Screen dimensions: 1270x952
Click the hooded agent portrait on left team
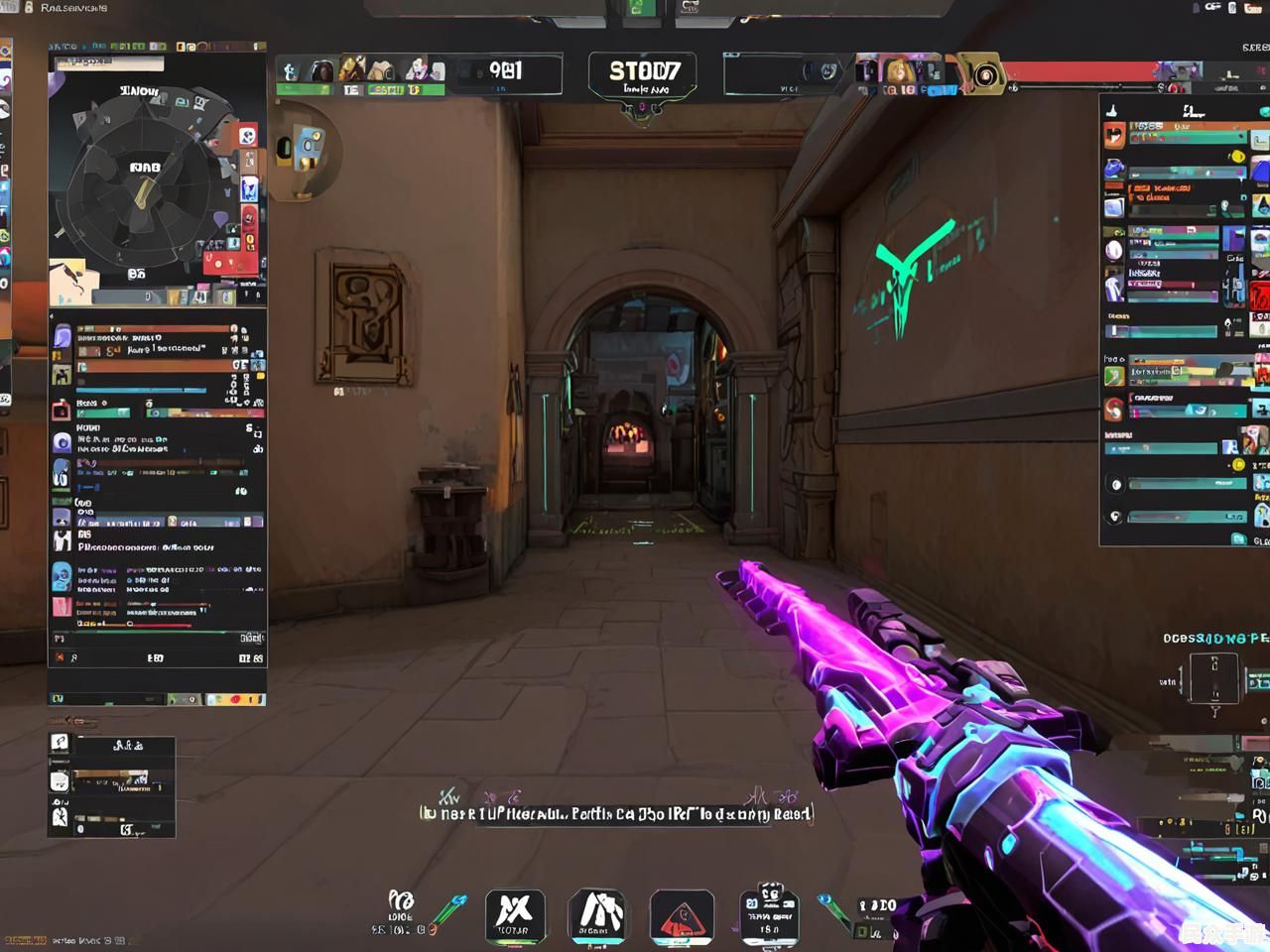[x=321, y=71]
